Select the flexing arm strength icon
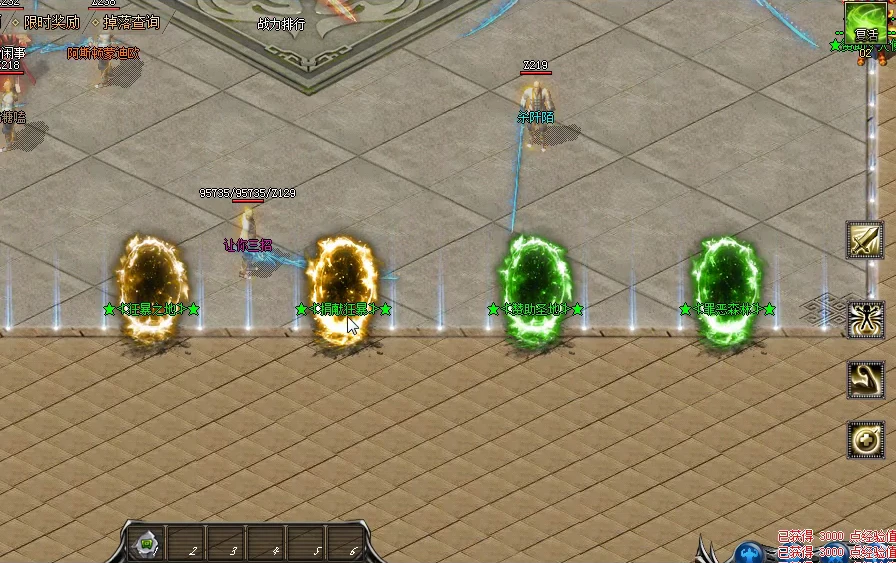Viewport: 896px width, 563px height. tap(865, 379)
